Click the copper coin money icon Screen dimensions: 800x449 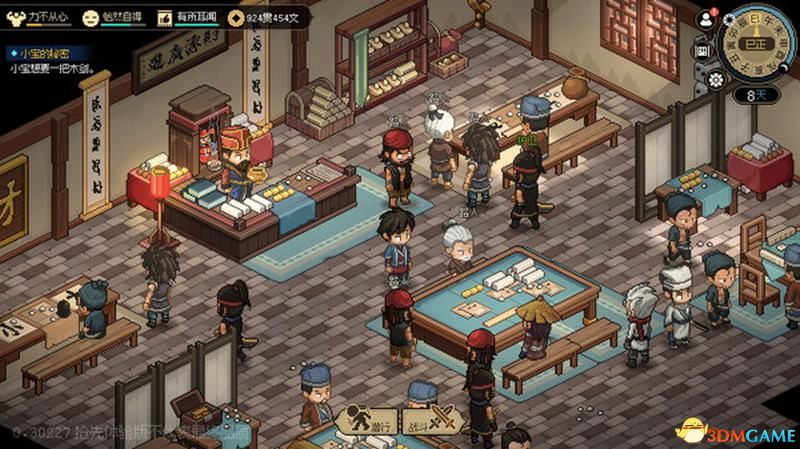click(x=235, y=17)
